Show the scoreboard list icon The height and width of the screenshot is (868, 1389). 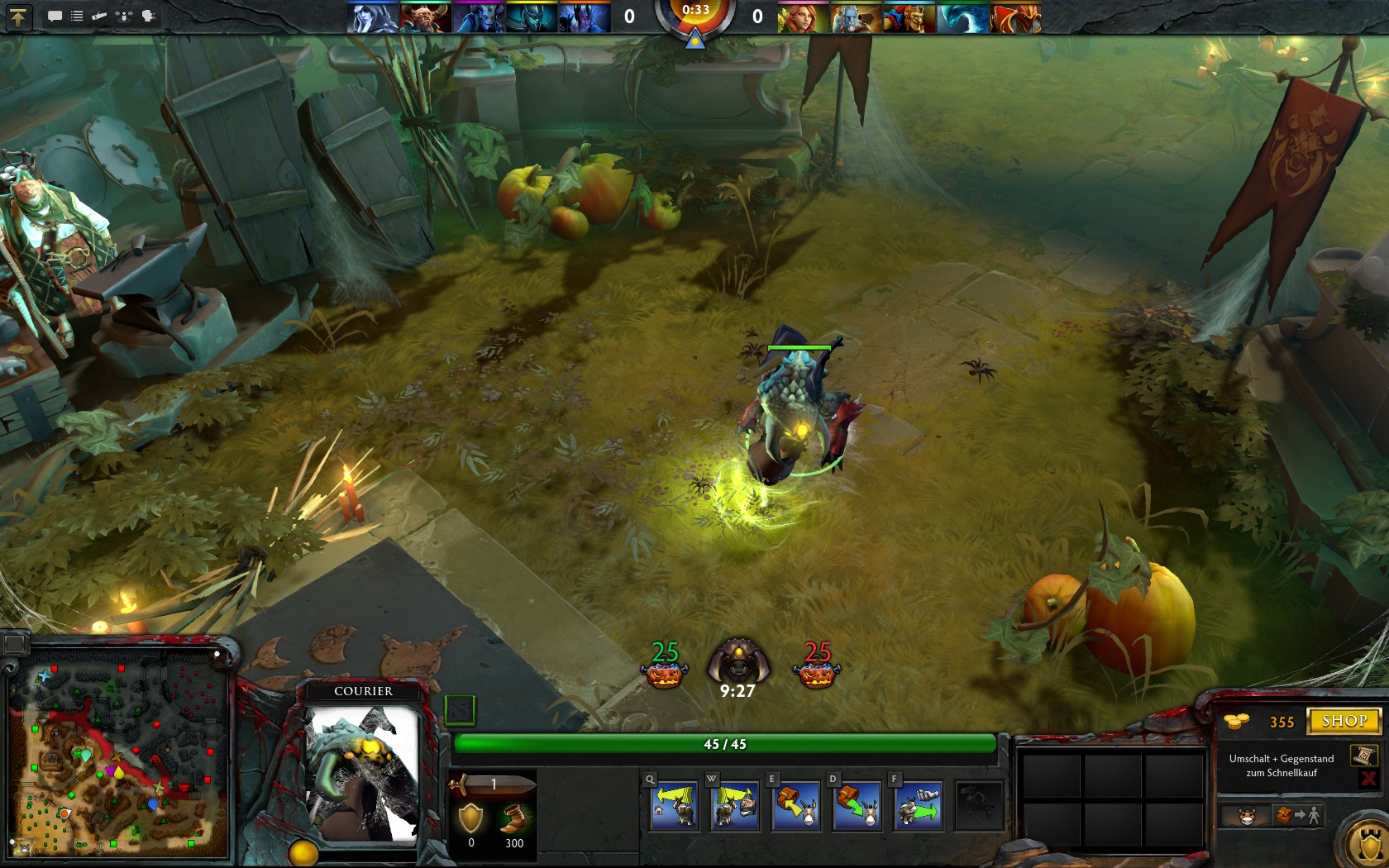(x=77, y=16)
